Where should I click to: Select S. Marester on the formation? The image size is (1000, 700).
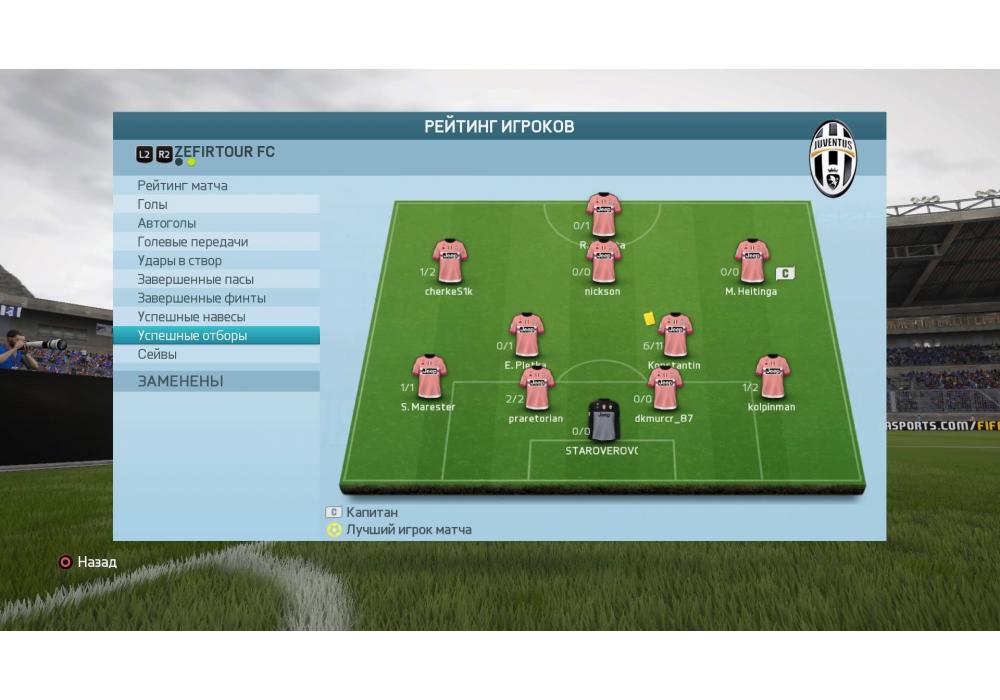[x=429, y=377]
